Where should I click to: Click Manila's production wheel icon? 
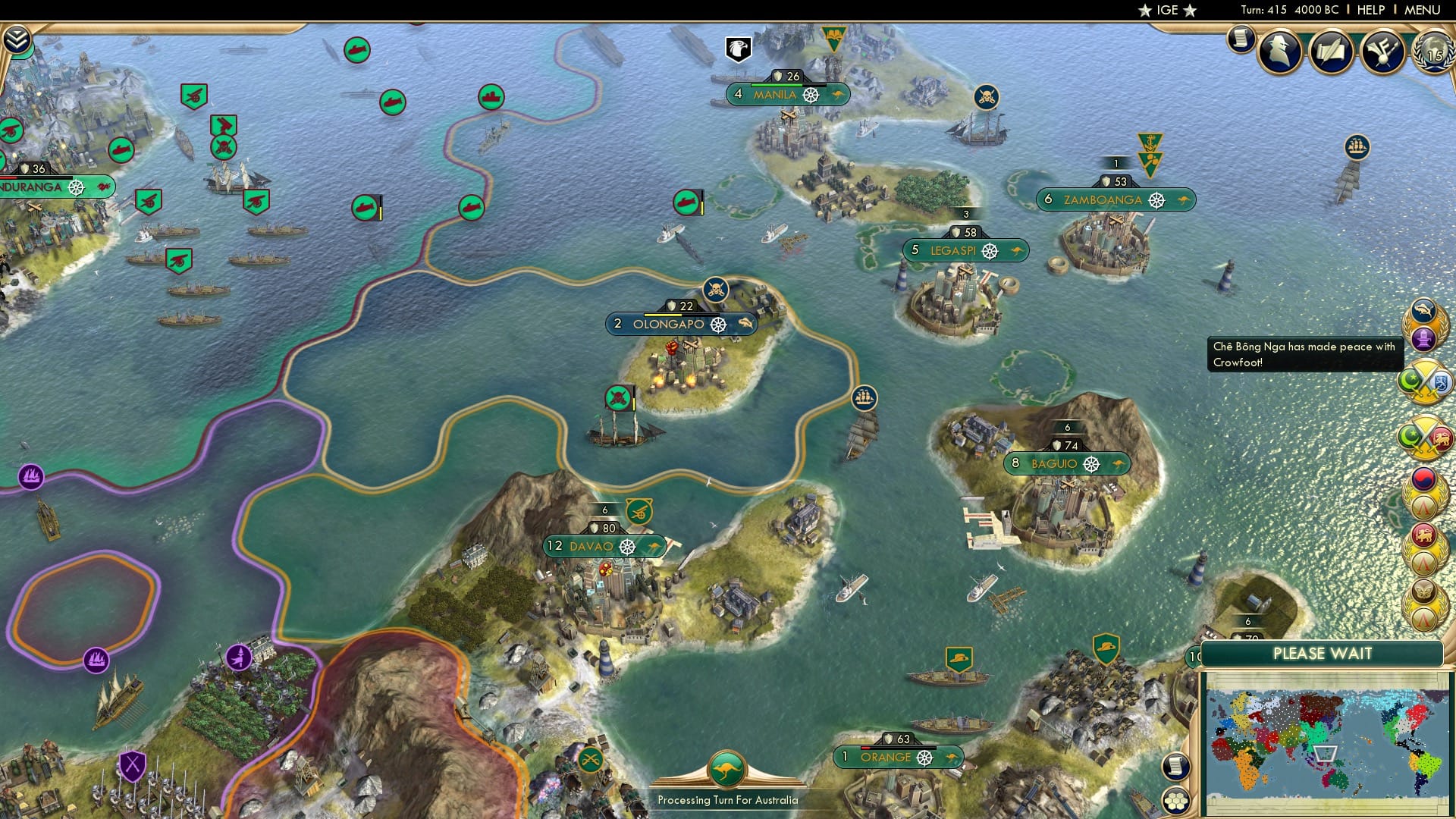coord(811,95)
